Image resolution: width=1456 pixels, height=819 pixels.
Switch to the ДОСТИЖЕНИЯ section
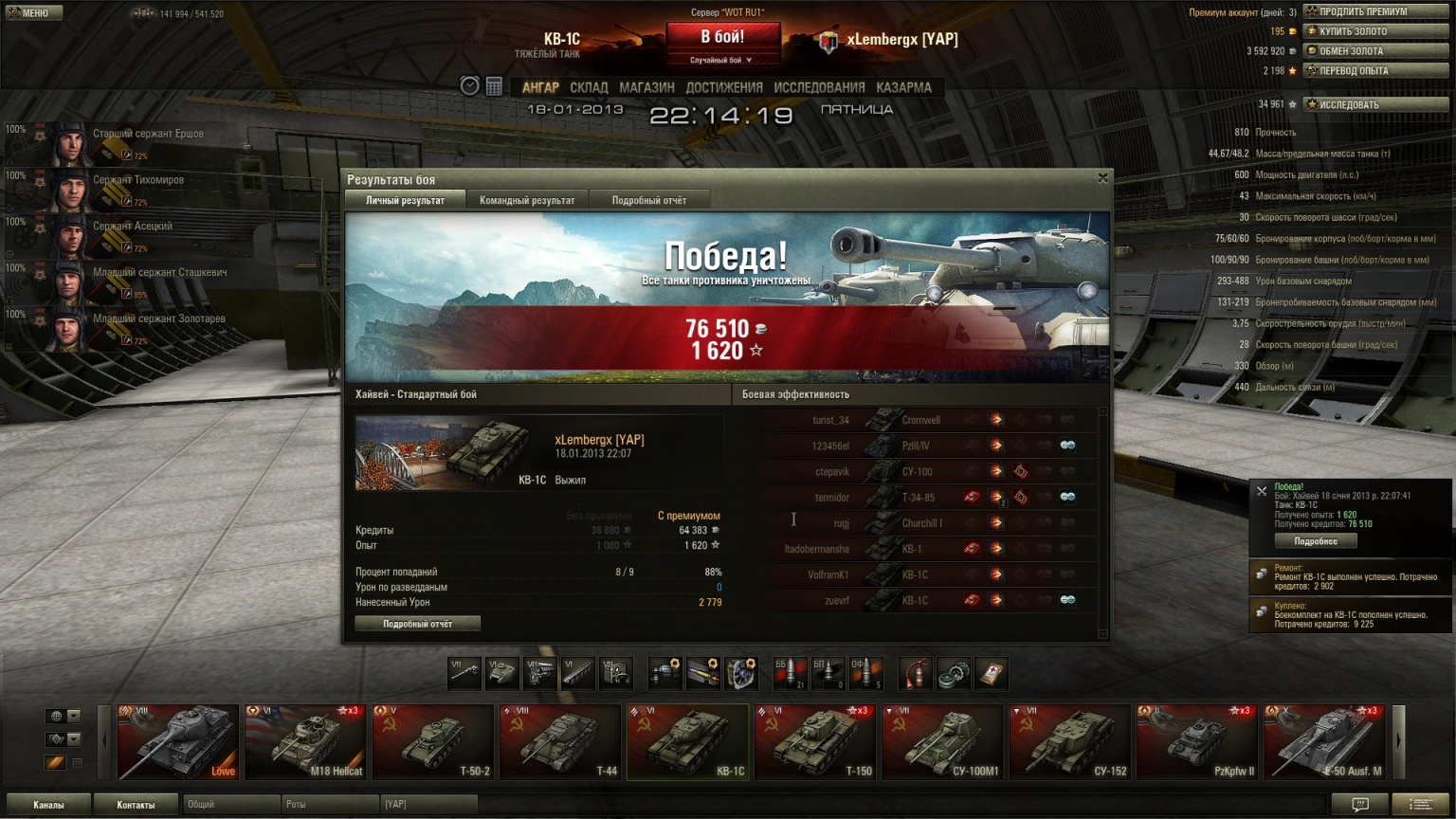click(x=724, y=87)
